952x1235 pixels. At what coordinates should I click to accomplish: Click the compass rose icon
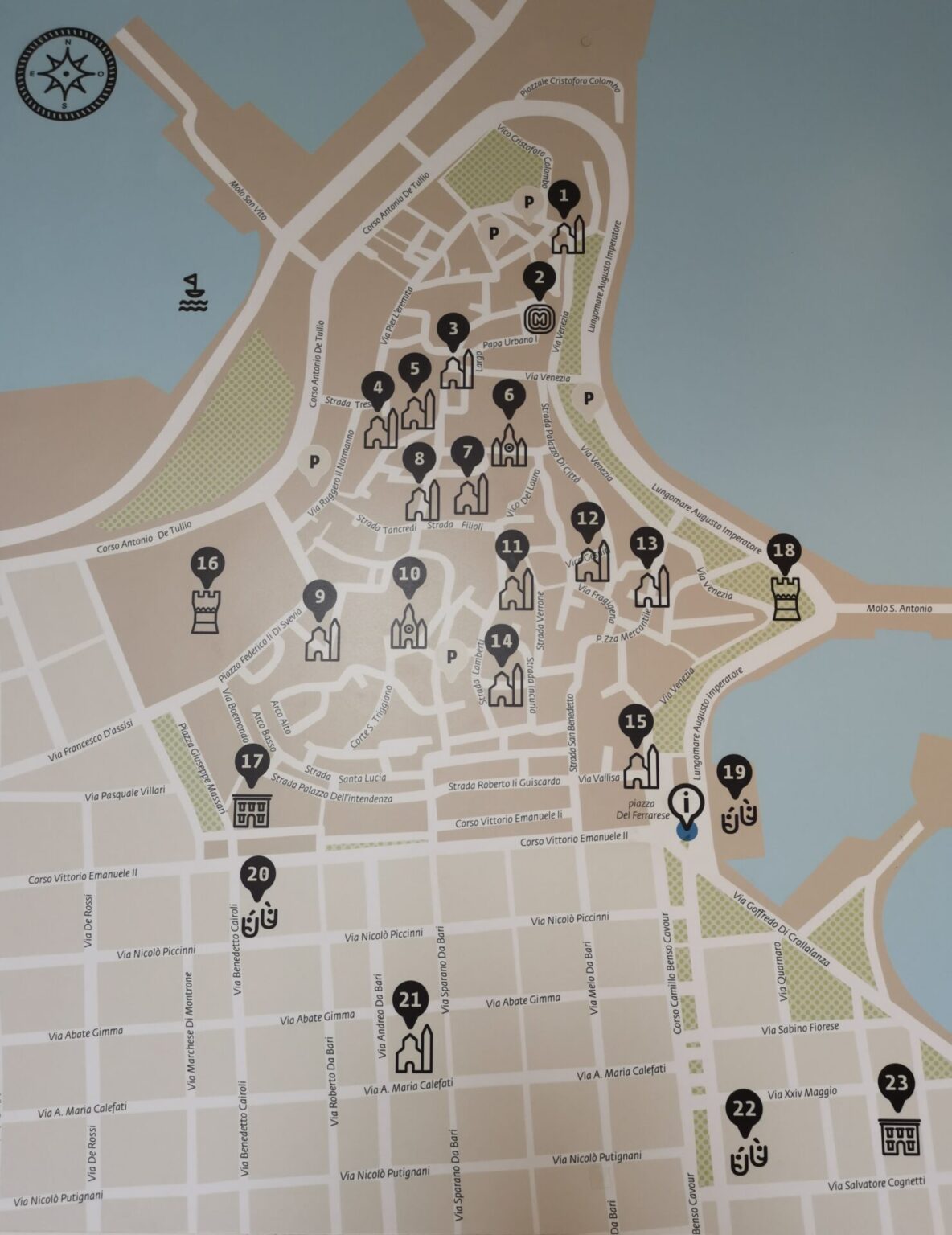tap(65, 74)
